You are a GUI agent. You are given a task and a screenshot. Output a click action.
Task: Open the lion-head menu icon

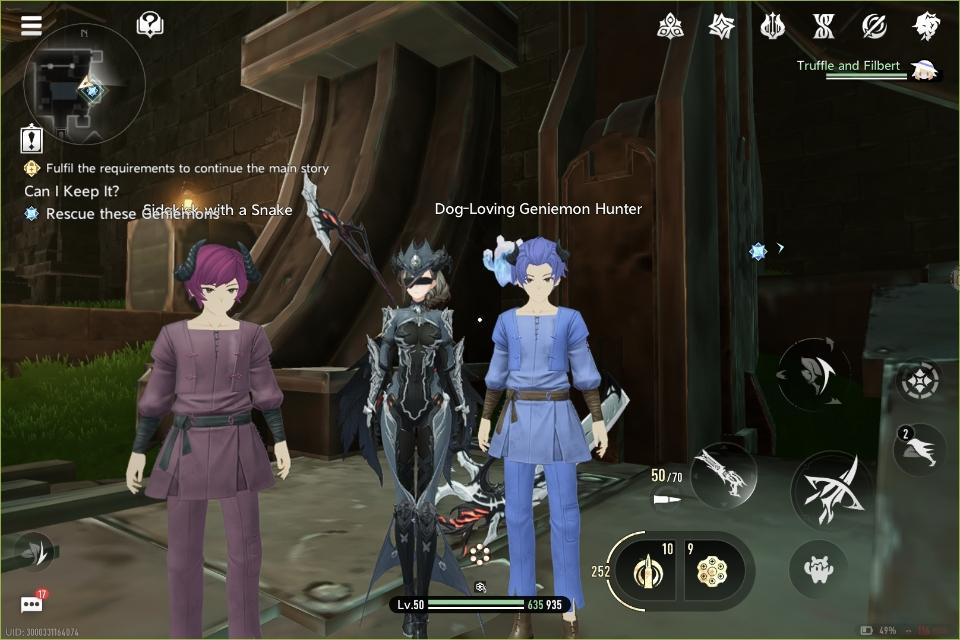pos(926,27)
